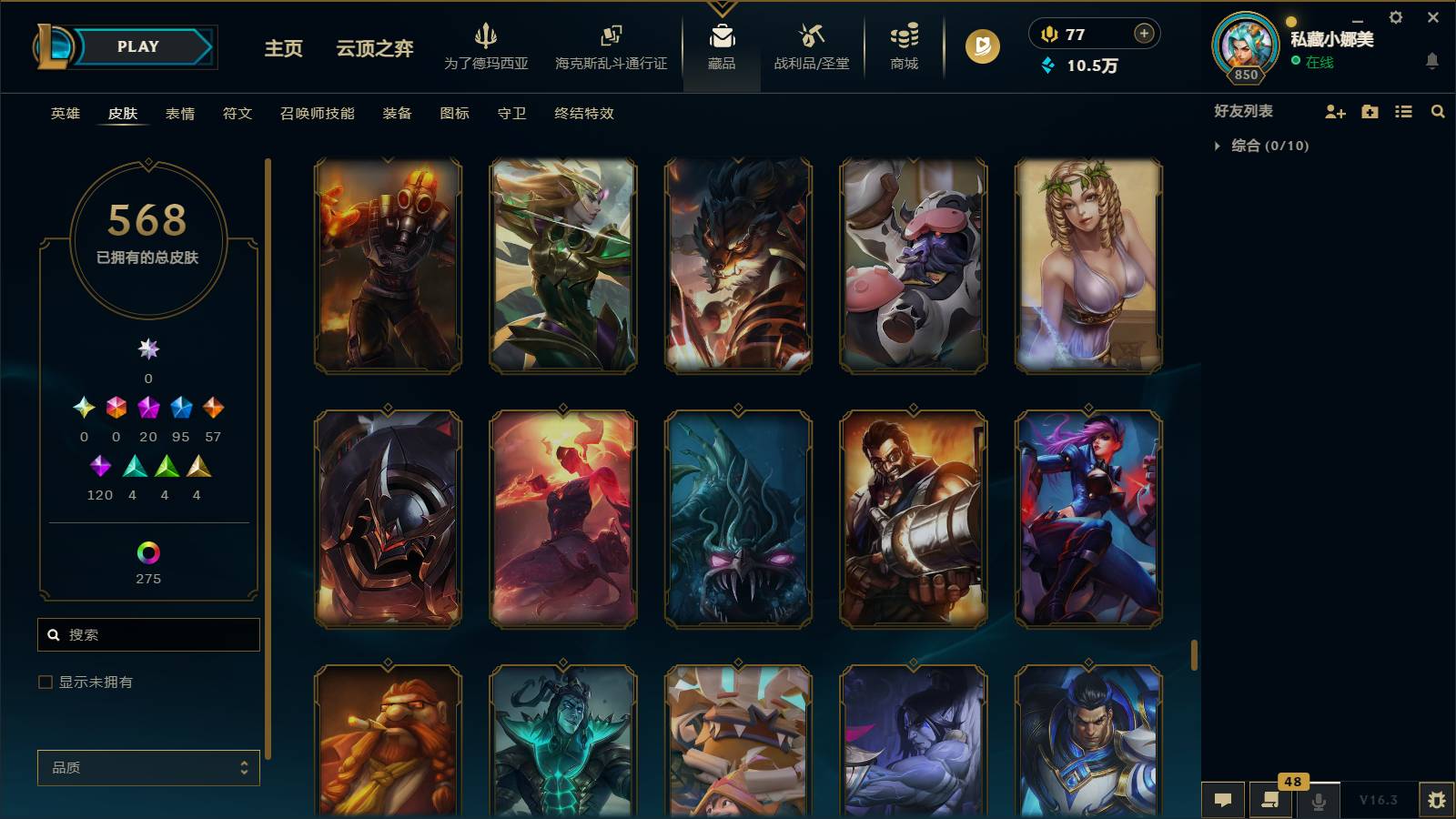This screenshot has width=1456, height=819.
Task: Open the 海克斯乱斗通行证 pass
Action: click(610, 45)
